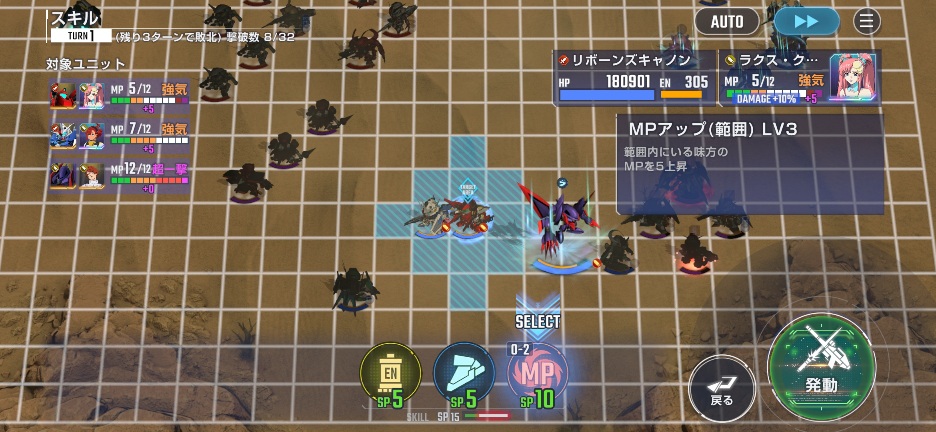Viewport: 936px width, 432px height.
Task: Select the target unit with MP 12/12
Action: (x=120, y=175)
